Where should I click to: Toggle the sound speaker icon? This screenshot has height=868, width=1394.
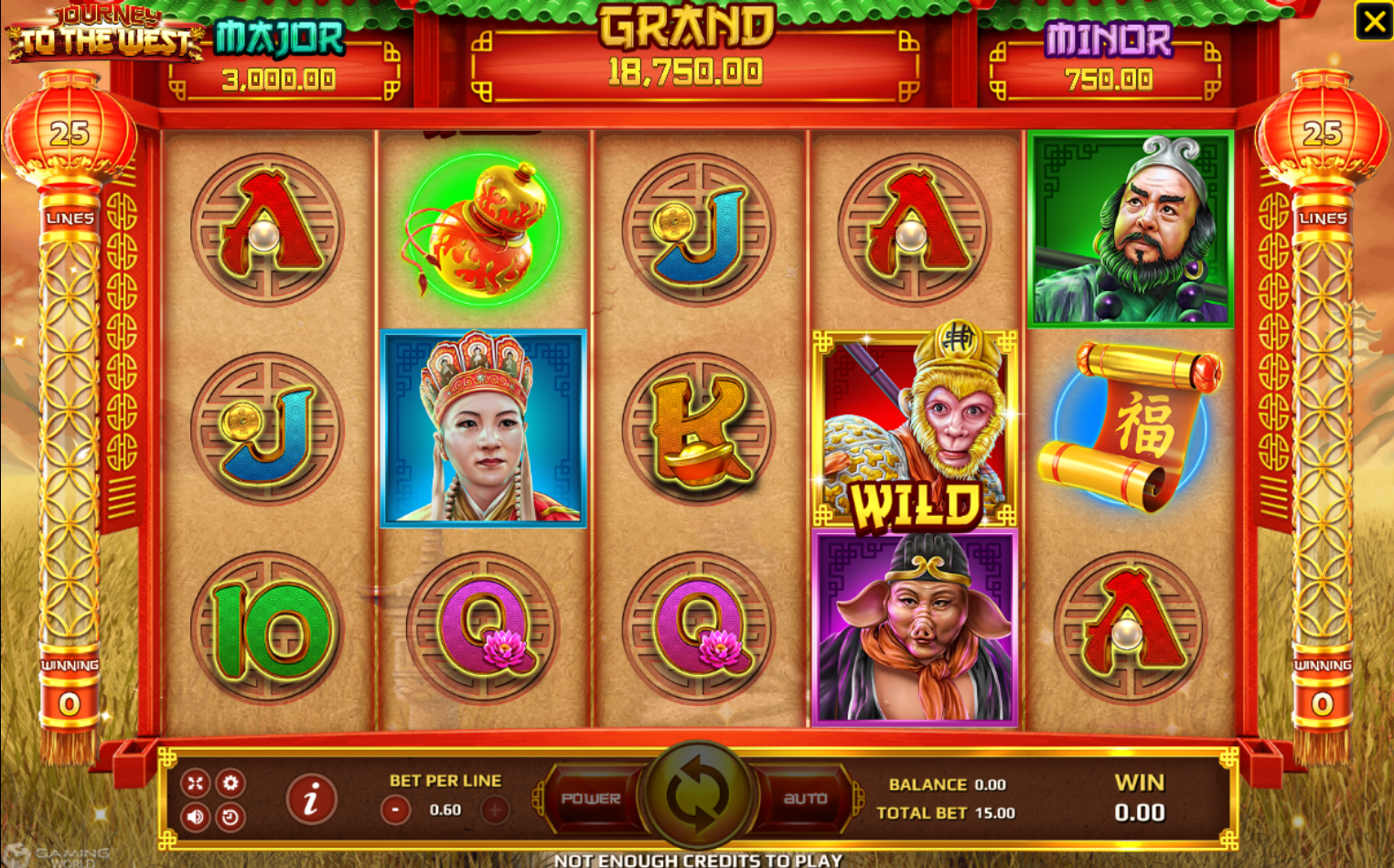(x=195, y=816)
